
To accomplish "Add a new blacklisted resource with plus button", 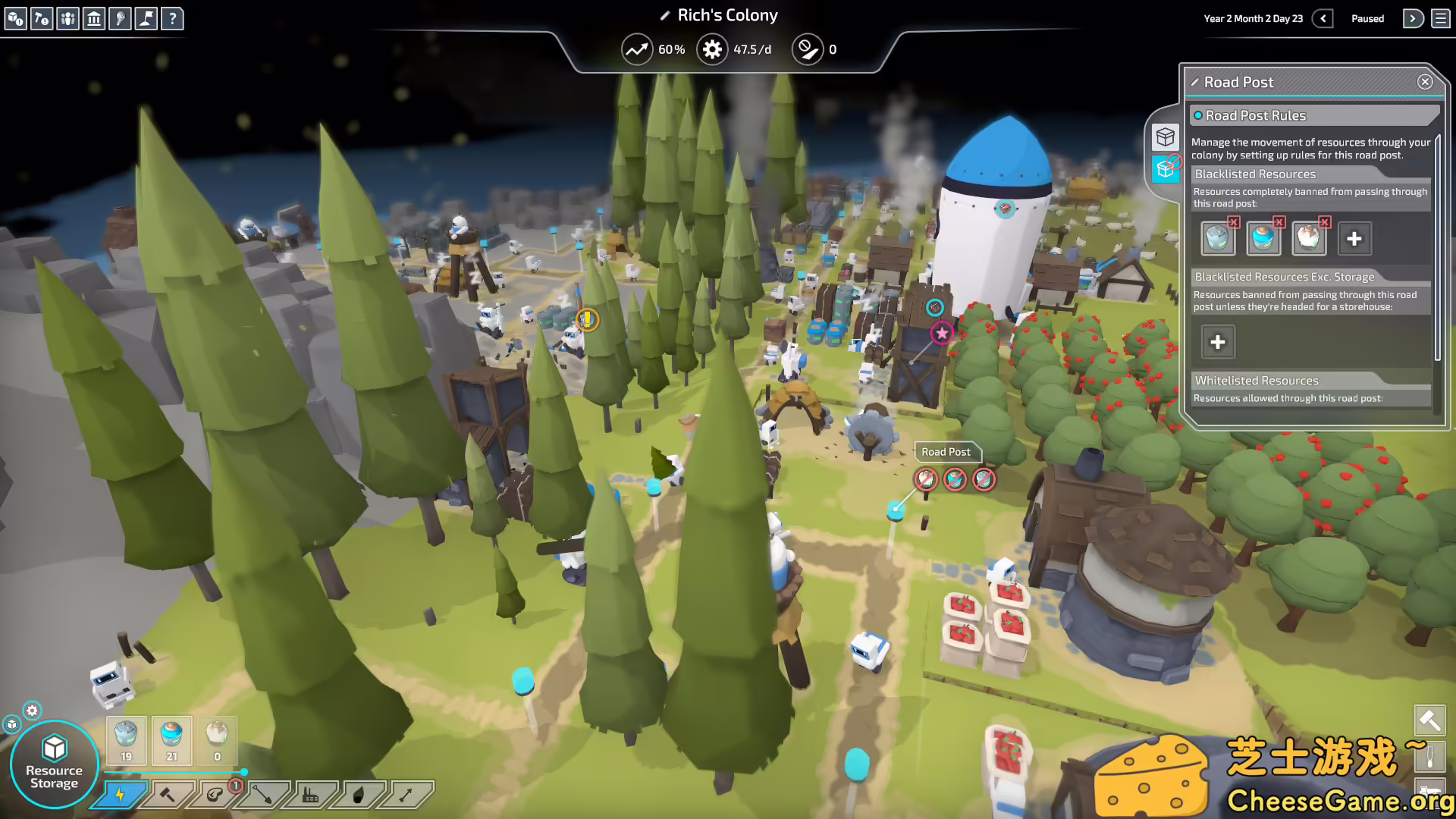I will pos(1354,238).
